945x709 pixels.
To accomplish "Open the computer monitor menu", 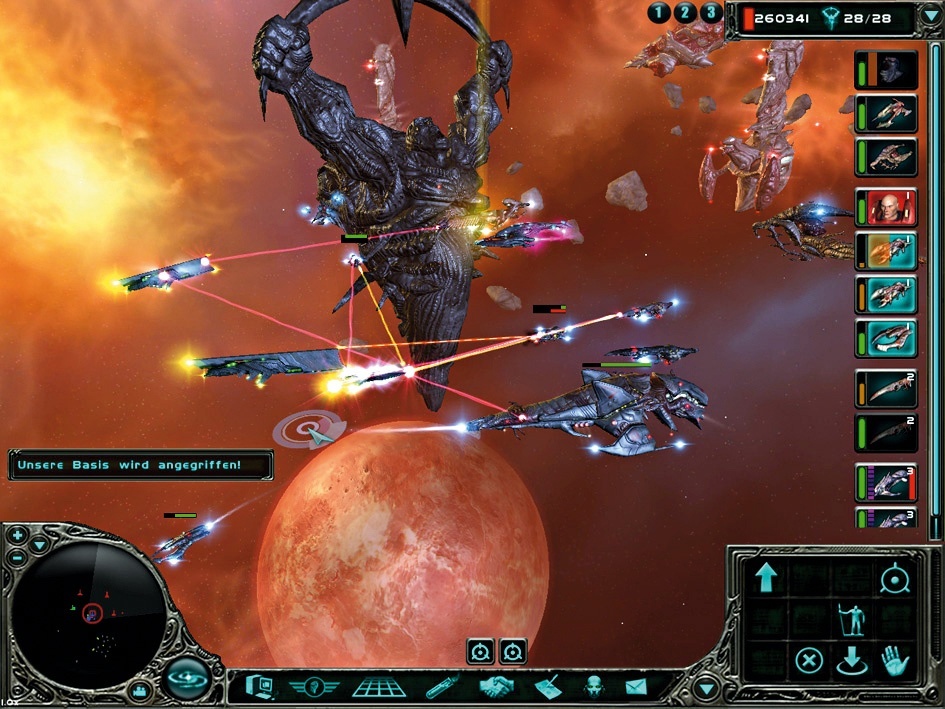I will (x=259, y=687).
